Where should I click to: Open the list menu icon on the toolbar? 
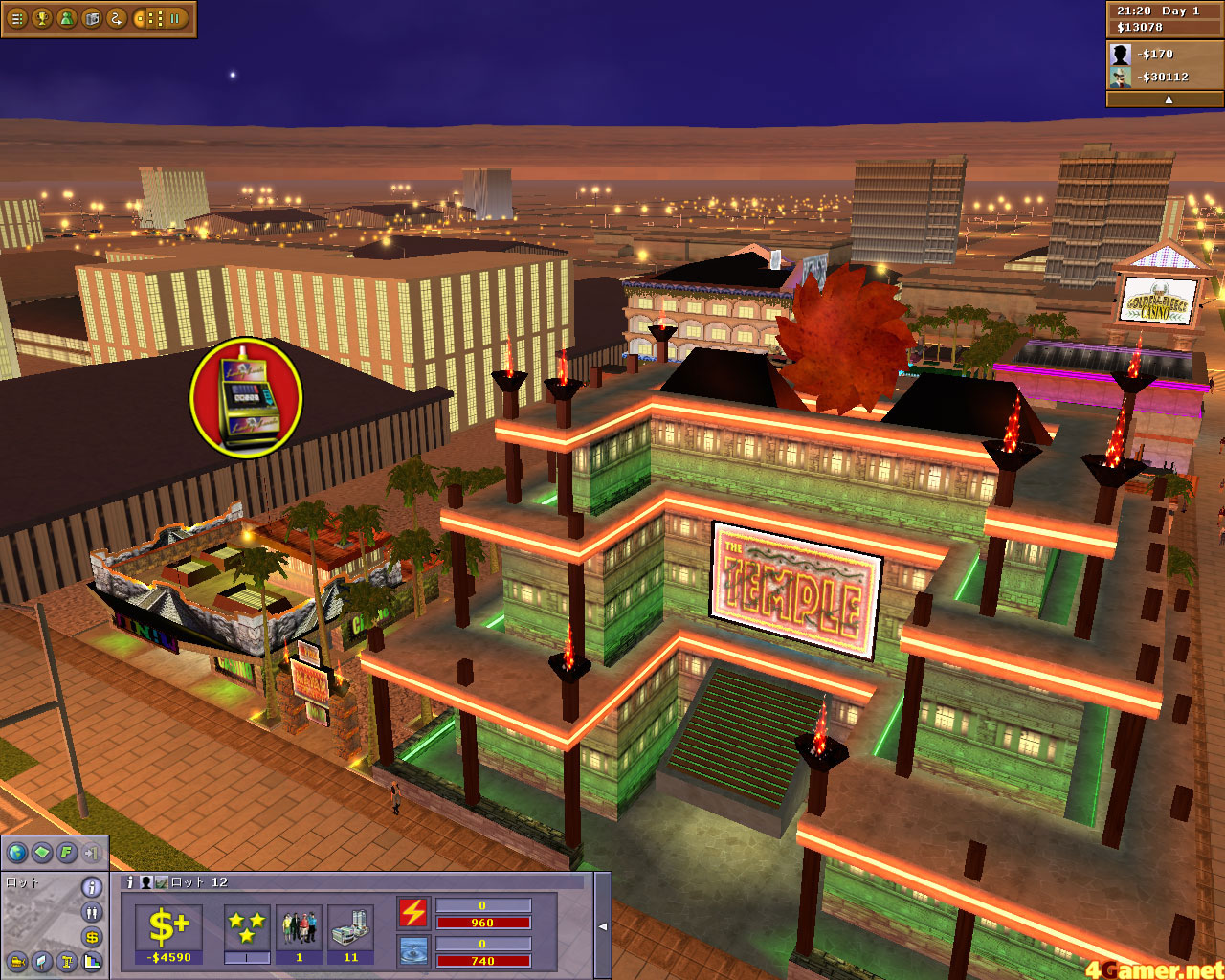[x=16, y=19]
